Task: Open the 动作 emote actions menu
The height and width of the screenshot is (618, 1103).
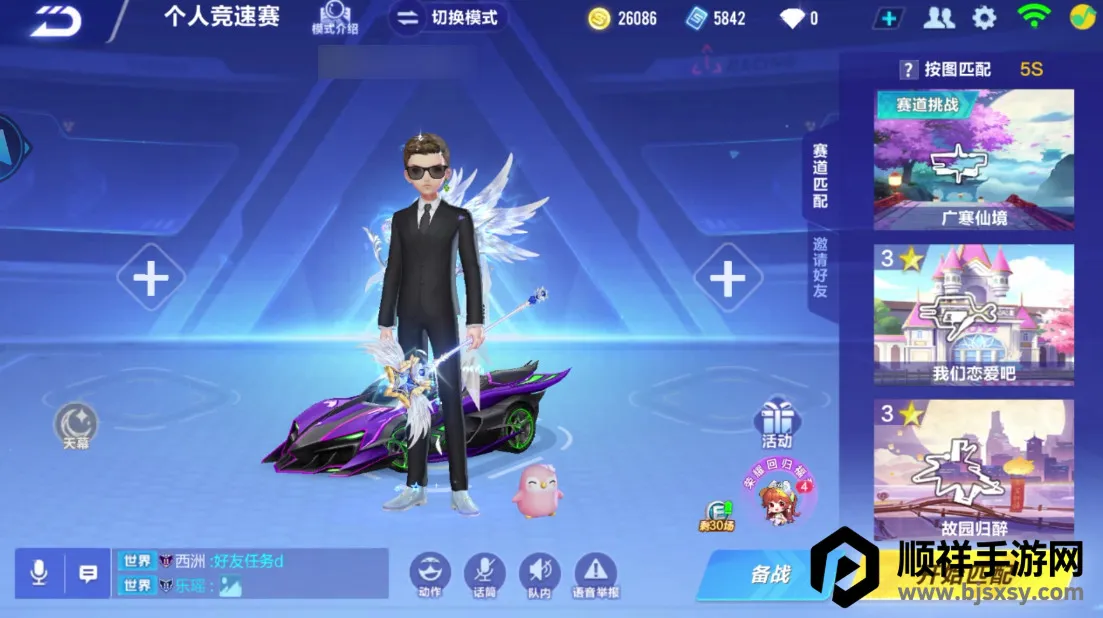Action: point(430,573)
